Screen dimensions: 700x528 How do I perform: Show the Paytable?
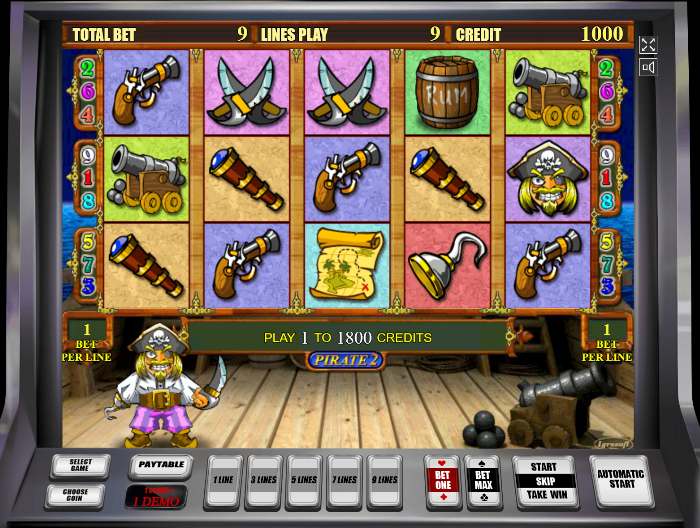(160, 465)
